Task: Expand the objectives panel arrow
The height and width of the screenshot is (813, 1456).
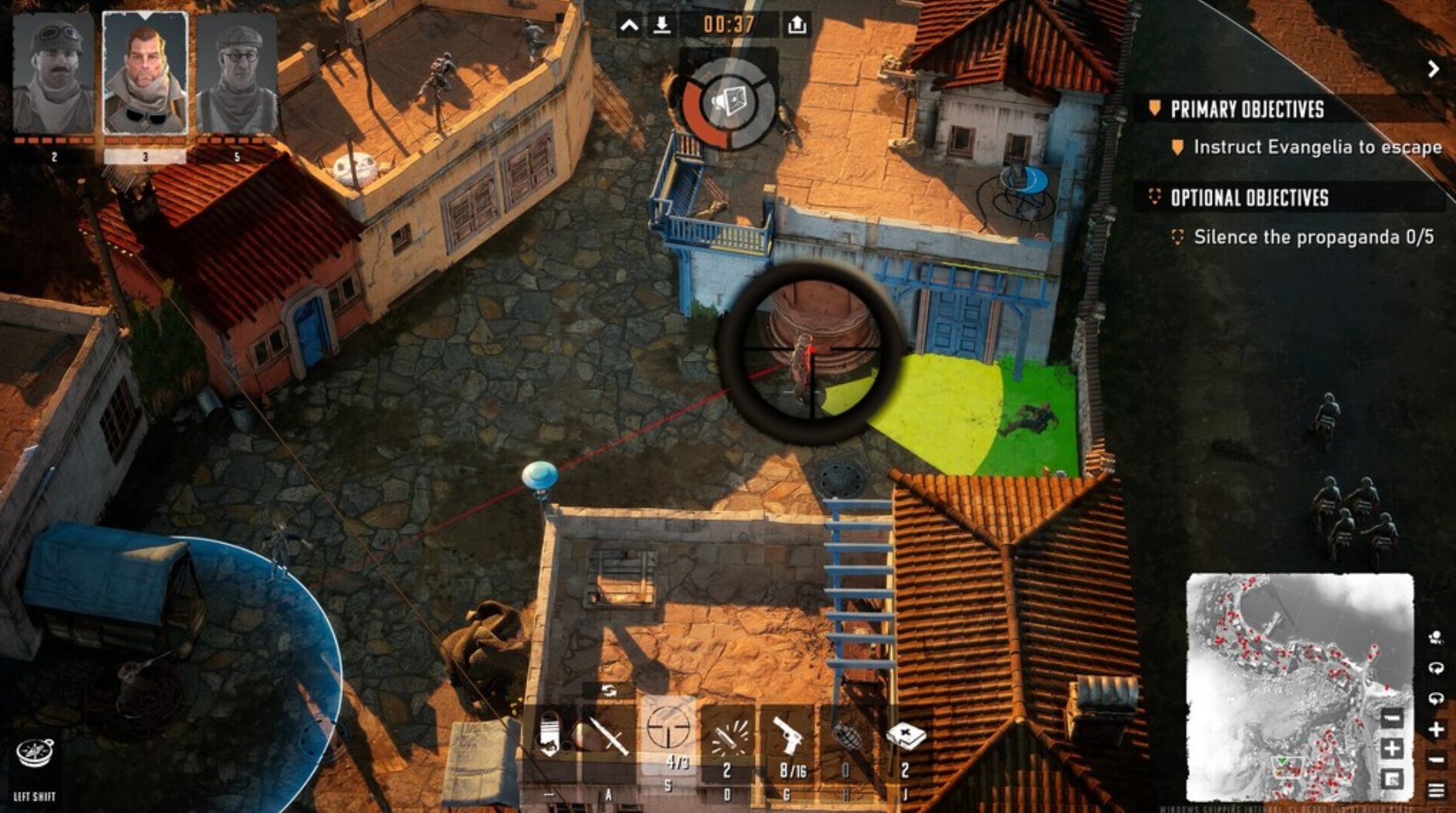Action: click(x=1433, y=69)
